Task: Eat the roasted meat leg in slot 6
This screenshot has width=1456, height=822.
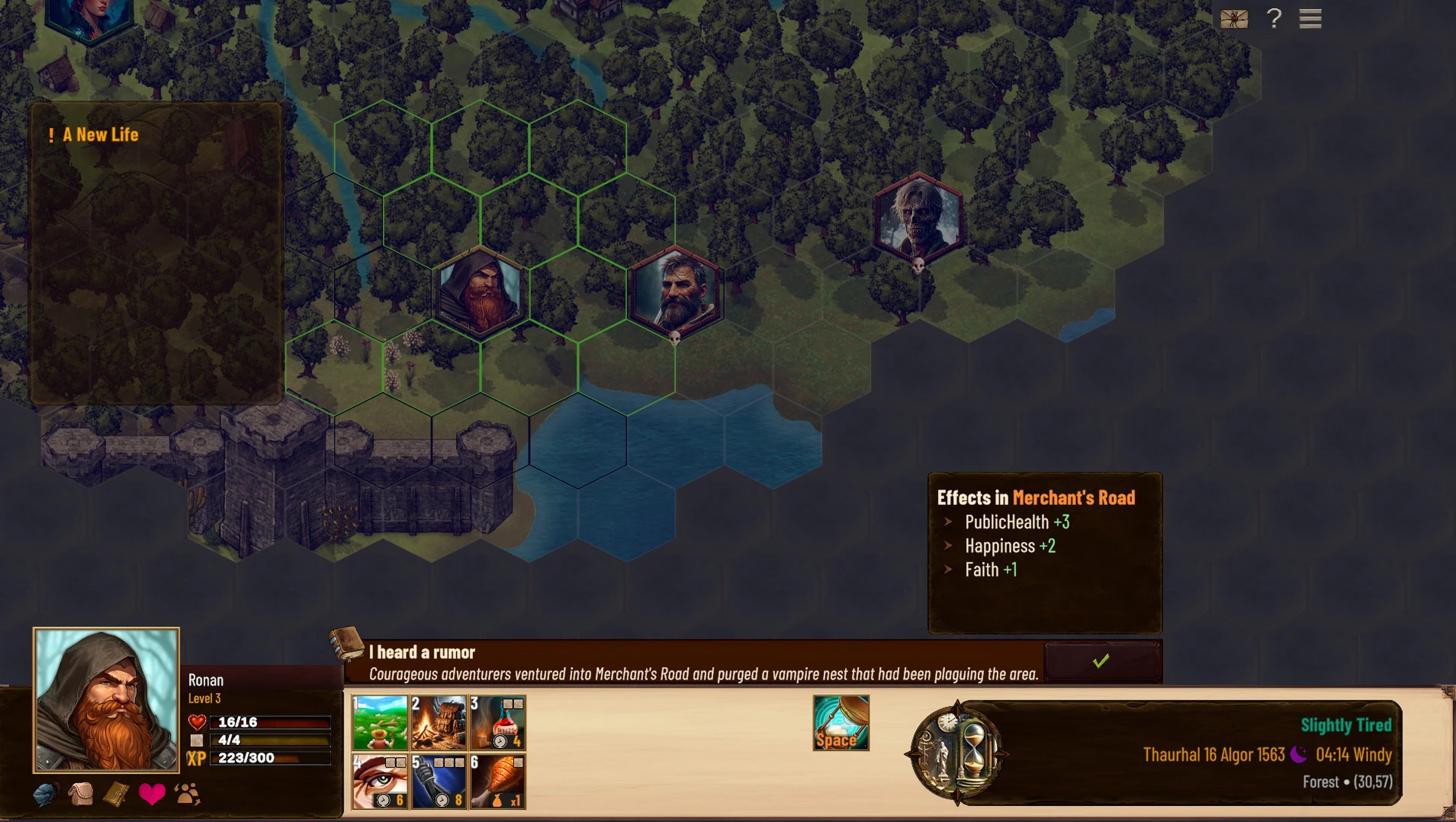Action: coord(498,781)
